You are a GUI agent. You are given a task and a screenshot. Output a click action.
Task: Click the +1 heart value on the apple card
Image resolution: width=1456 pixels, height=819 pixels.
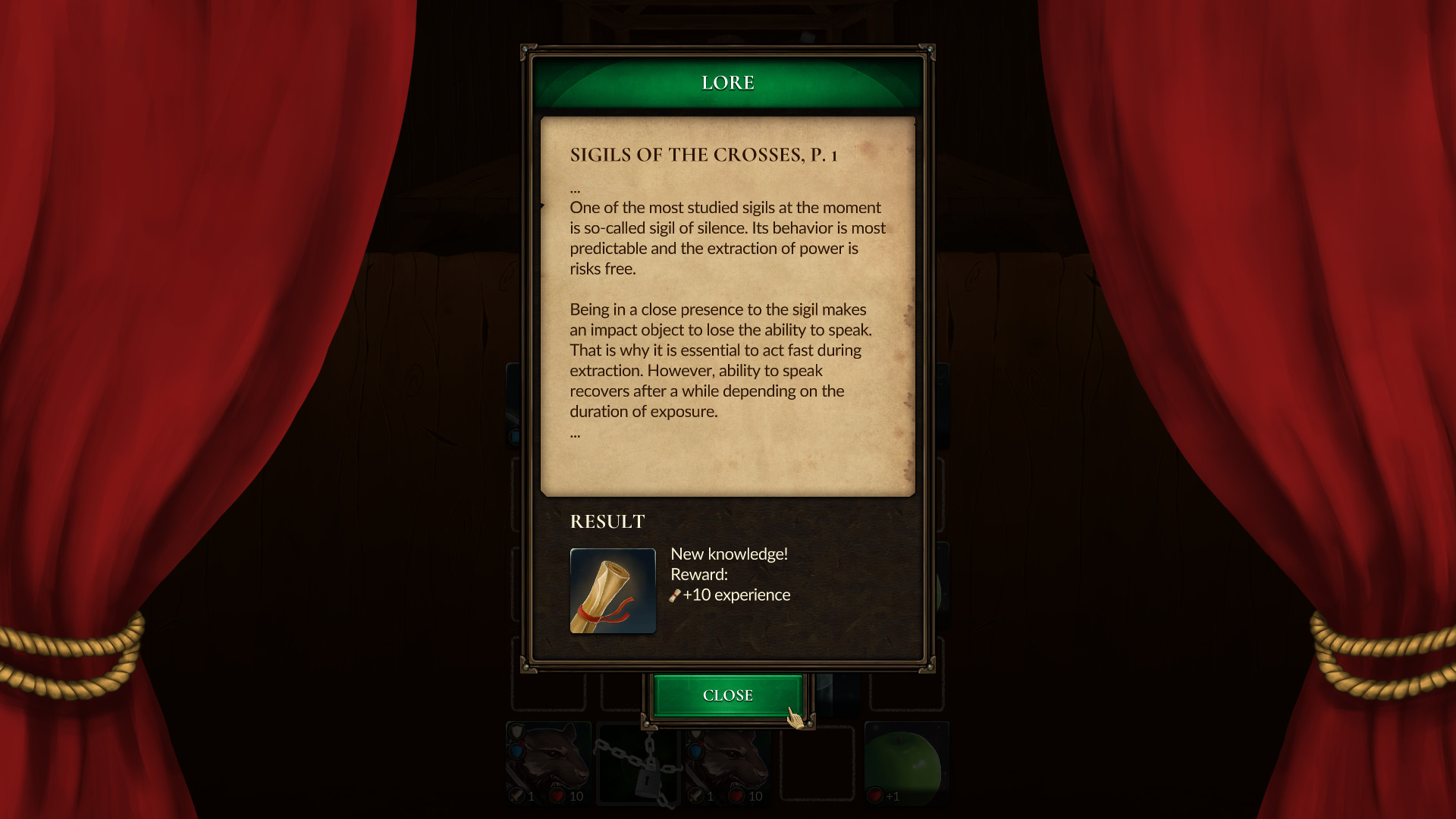[x=893, y=798]
